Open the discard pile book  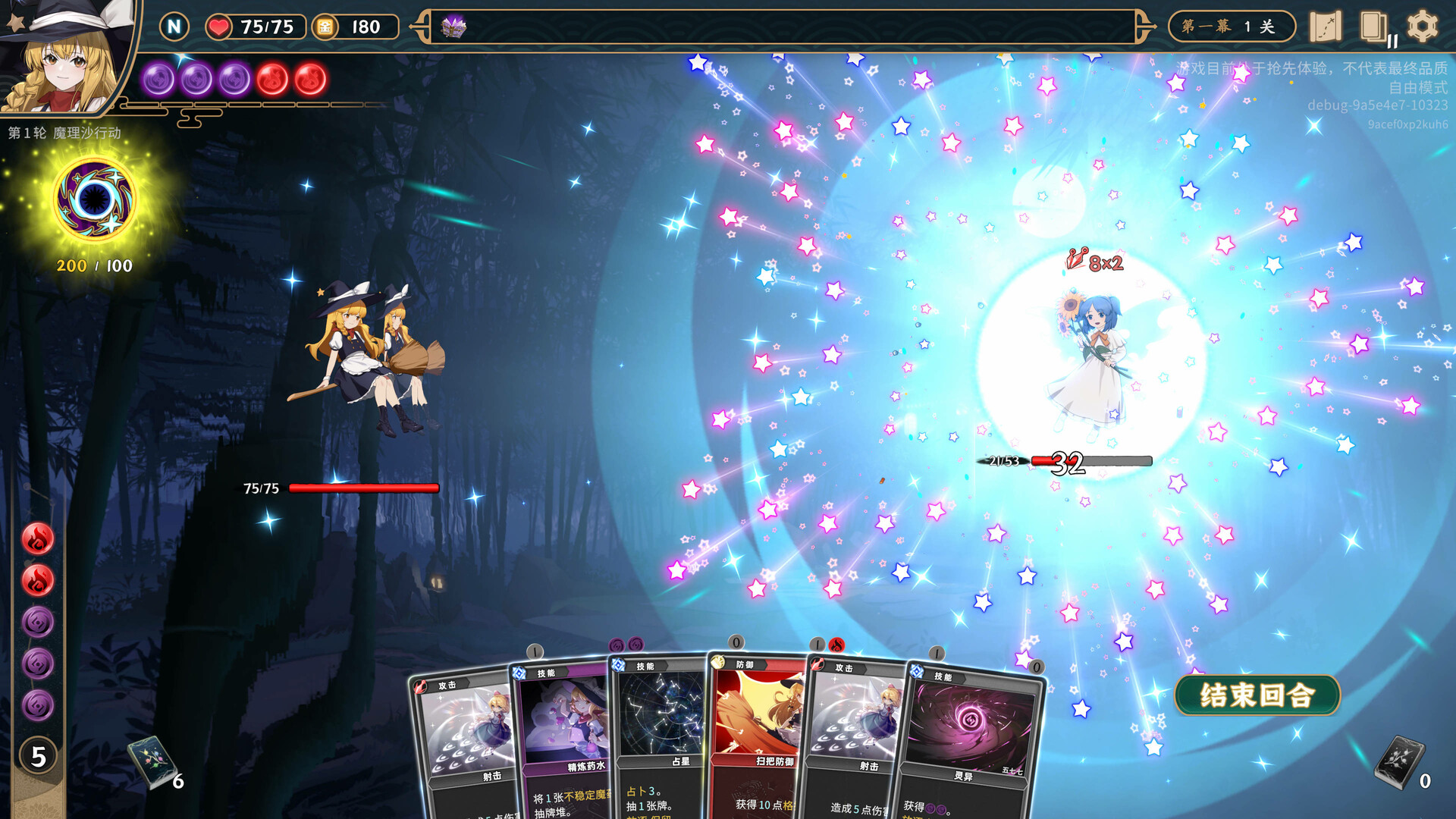click(1400, 761)
